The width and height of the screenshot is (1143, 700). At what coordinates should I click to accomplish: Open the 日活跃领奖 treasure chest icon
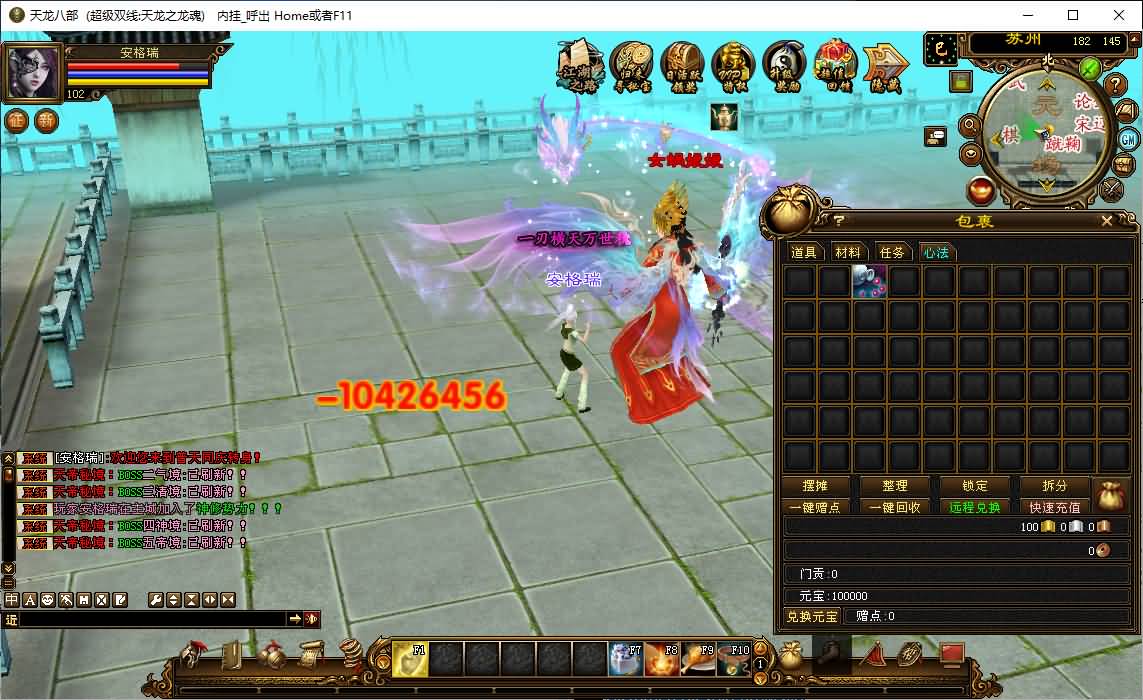click(682, 66)
